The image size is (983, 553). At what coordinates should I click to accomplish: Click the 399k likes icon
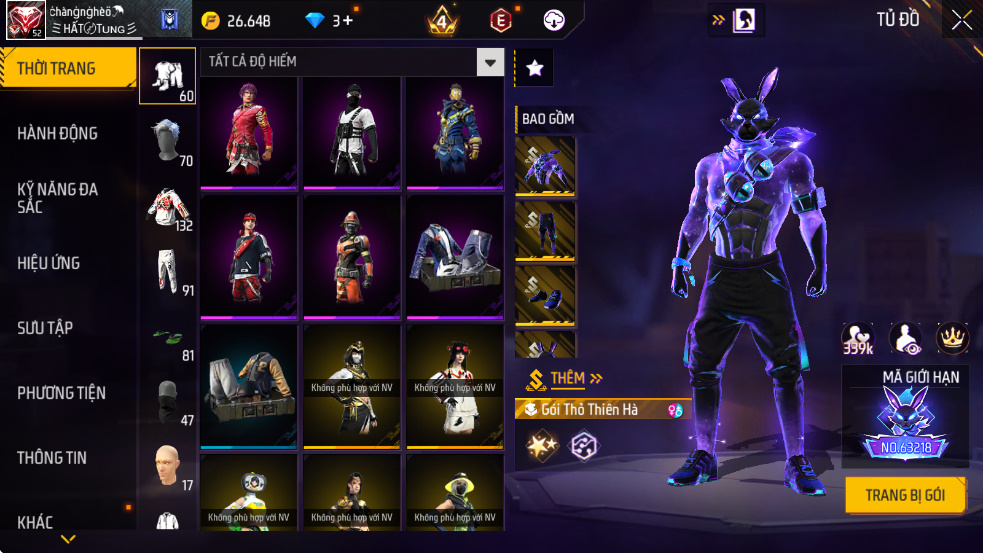tap(857, 340)
